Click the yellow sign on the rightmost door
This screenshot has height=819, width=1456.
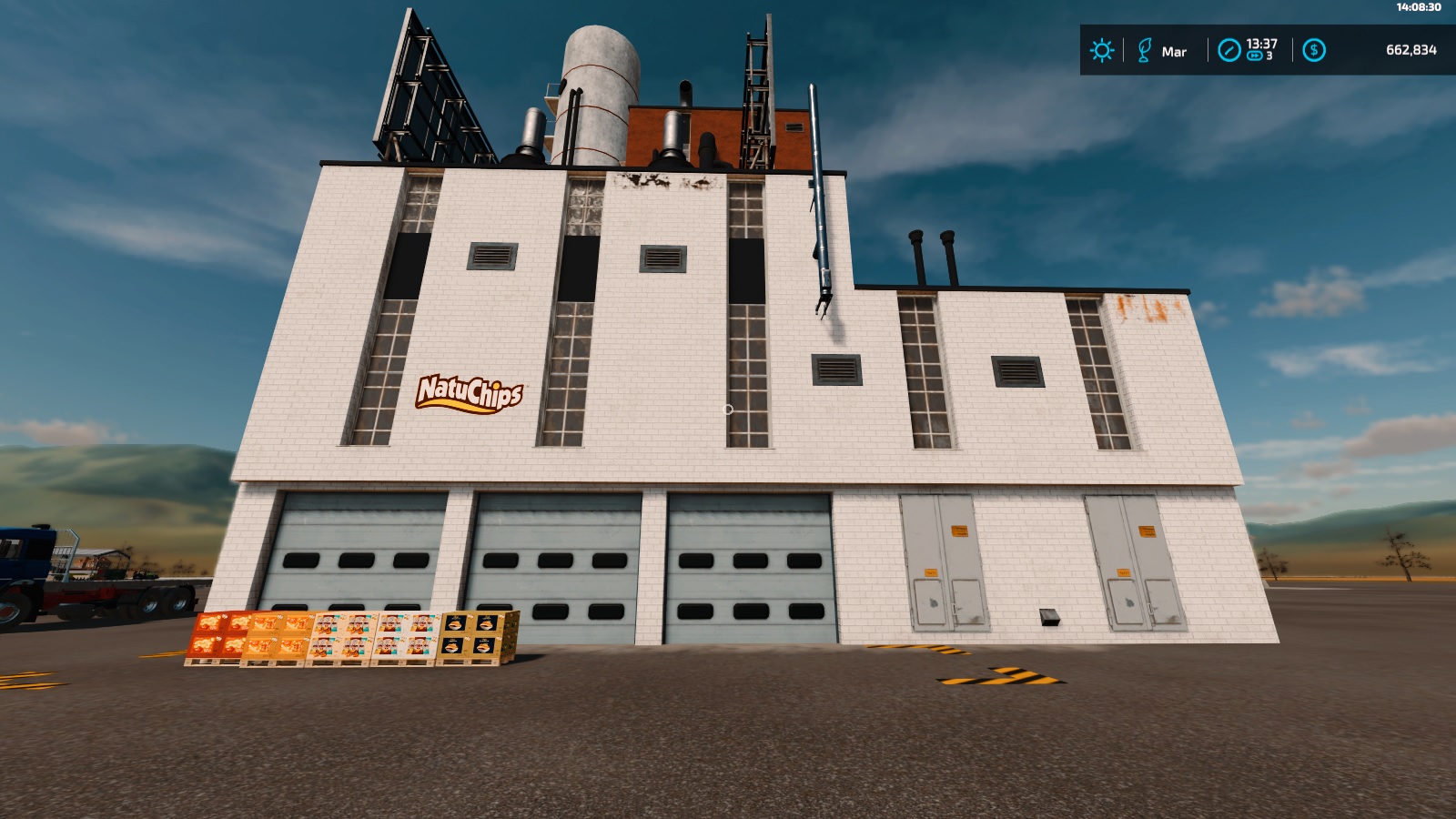(1148, 531)
